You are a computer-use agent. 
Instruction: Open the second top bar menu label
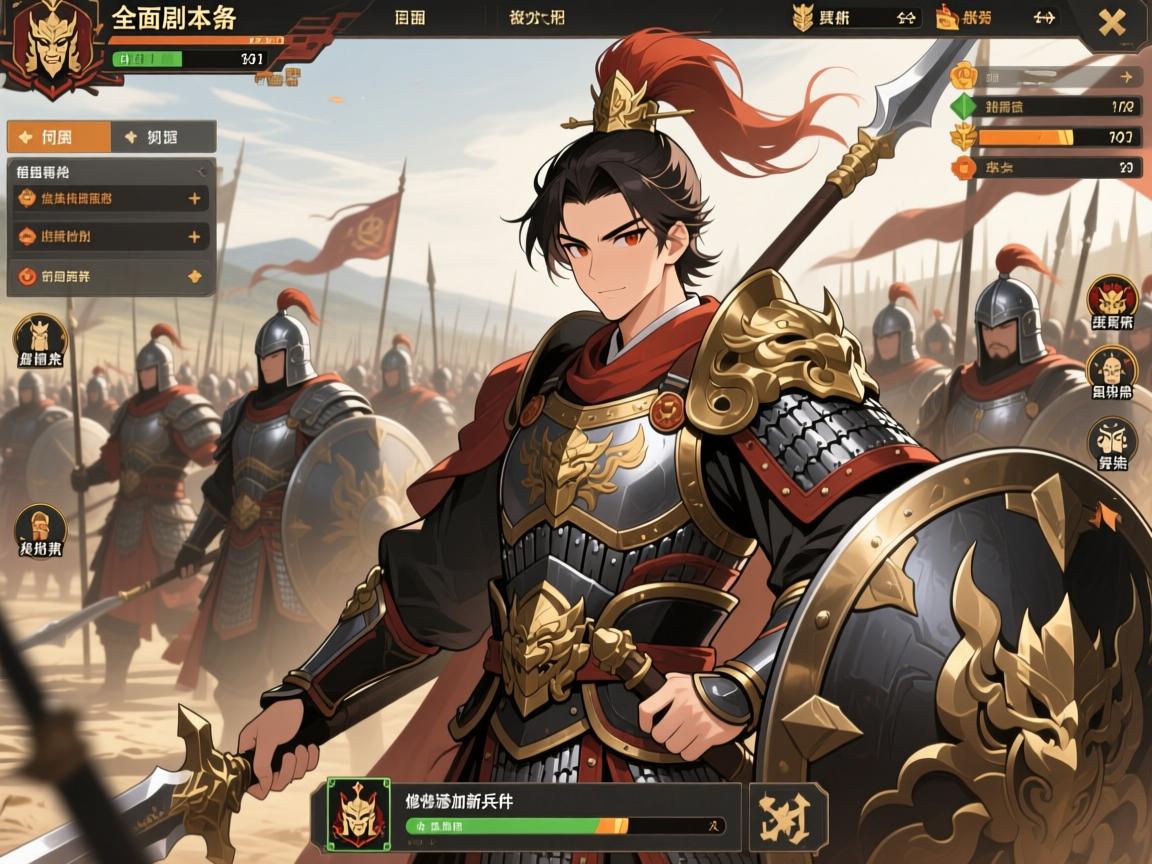tap(536, 18)
